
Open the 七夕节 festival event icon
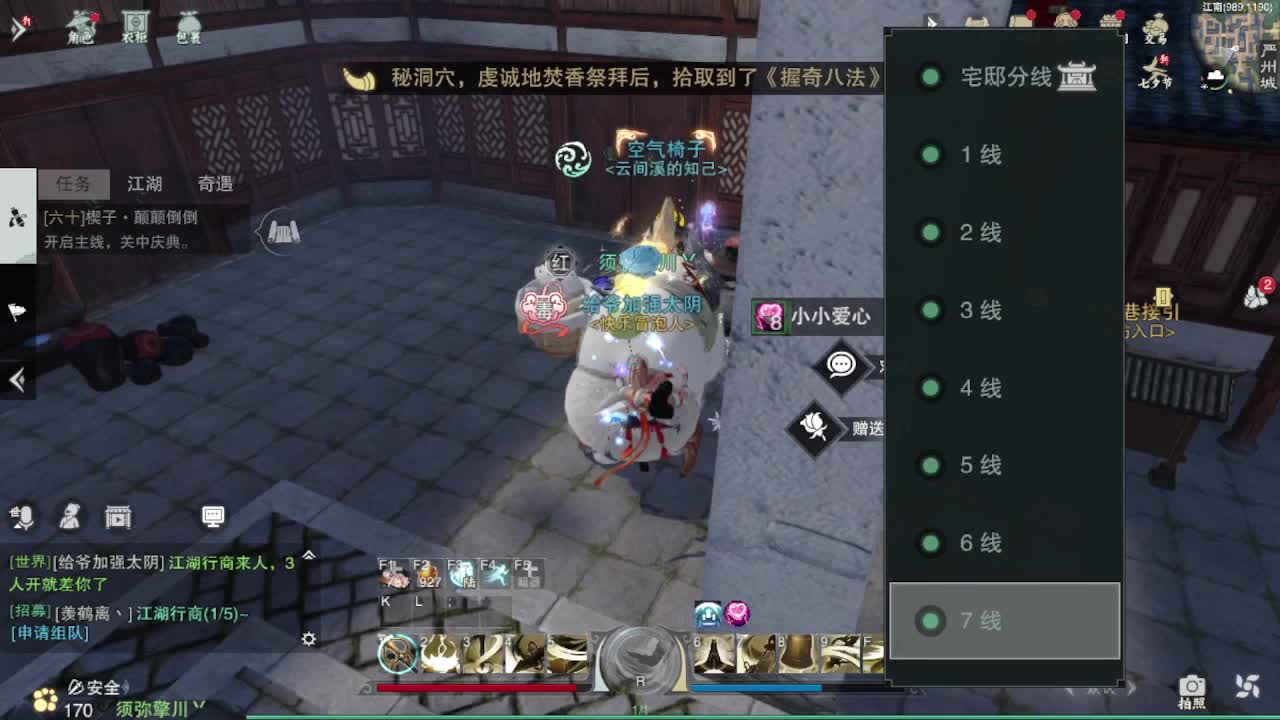(1157, 68)
